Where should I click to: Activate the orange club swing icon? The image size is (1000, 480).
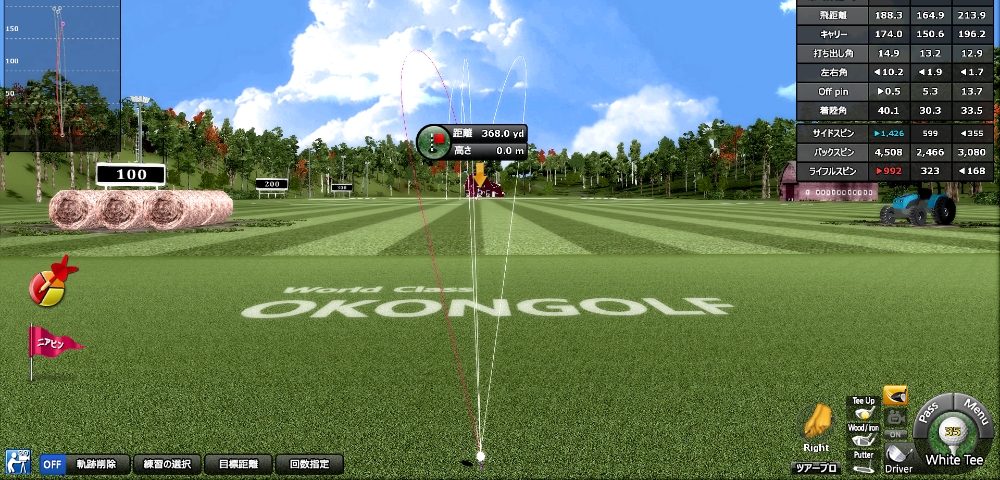(x=895, y=396)
